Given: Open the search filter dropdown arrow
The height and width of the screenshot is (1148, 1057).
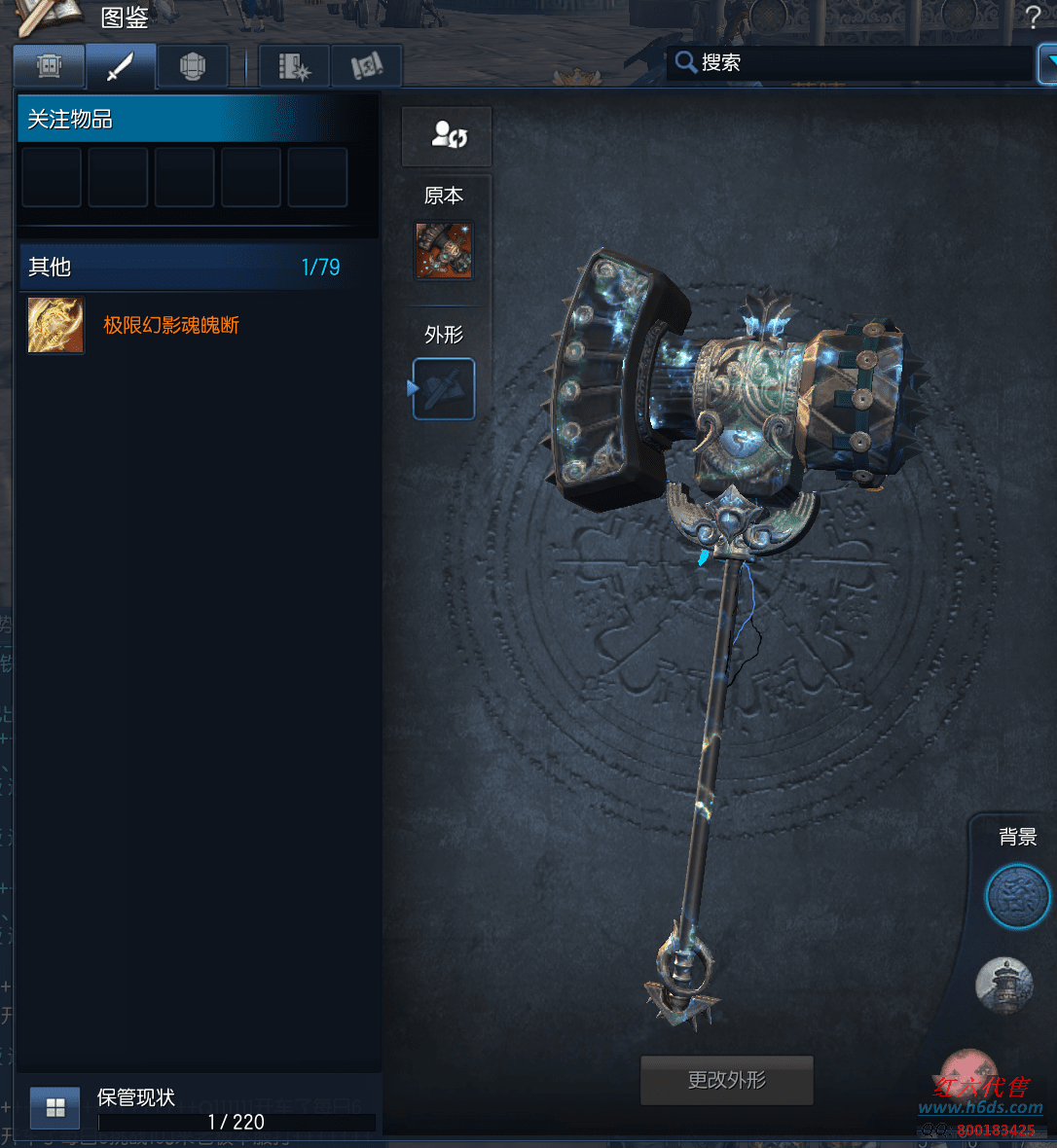Looking at the screenshot, I should click(x=1048, y=63).
